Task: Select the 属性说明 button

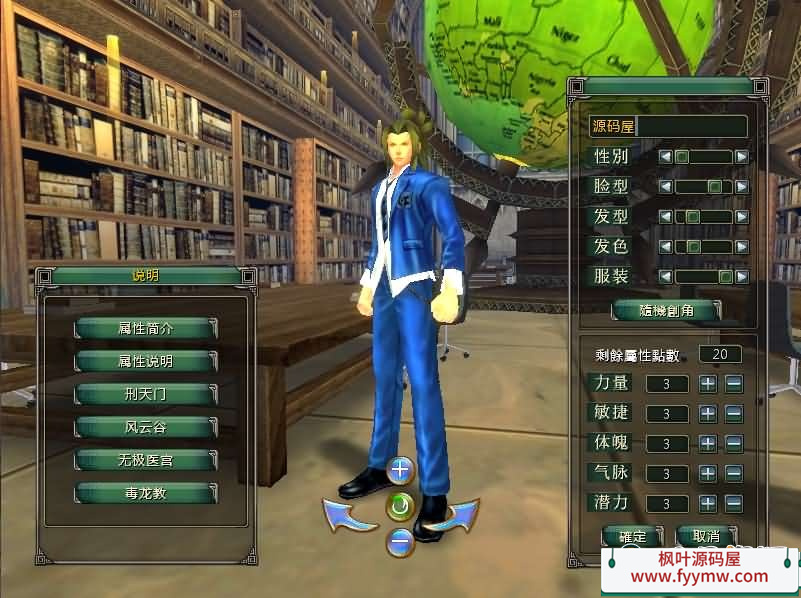Action: pyautogui.click(x=146, y=361)
